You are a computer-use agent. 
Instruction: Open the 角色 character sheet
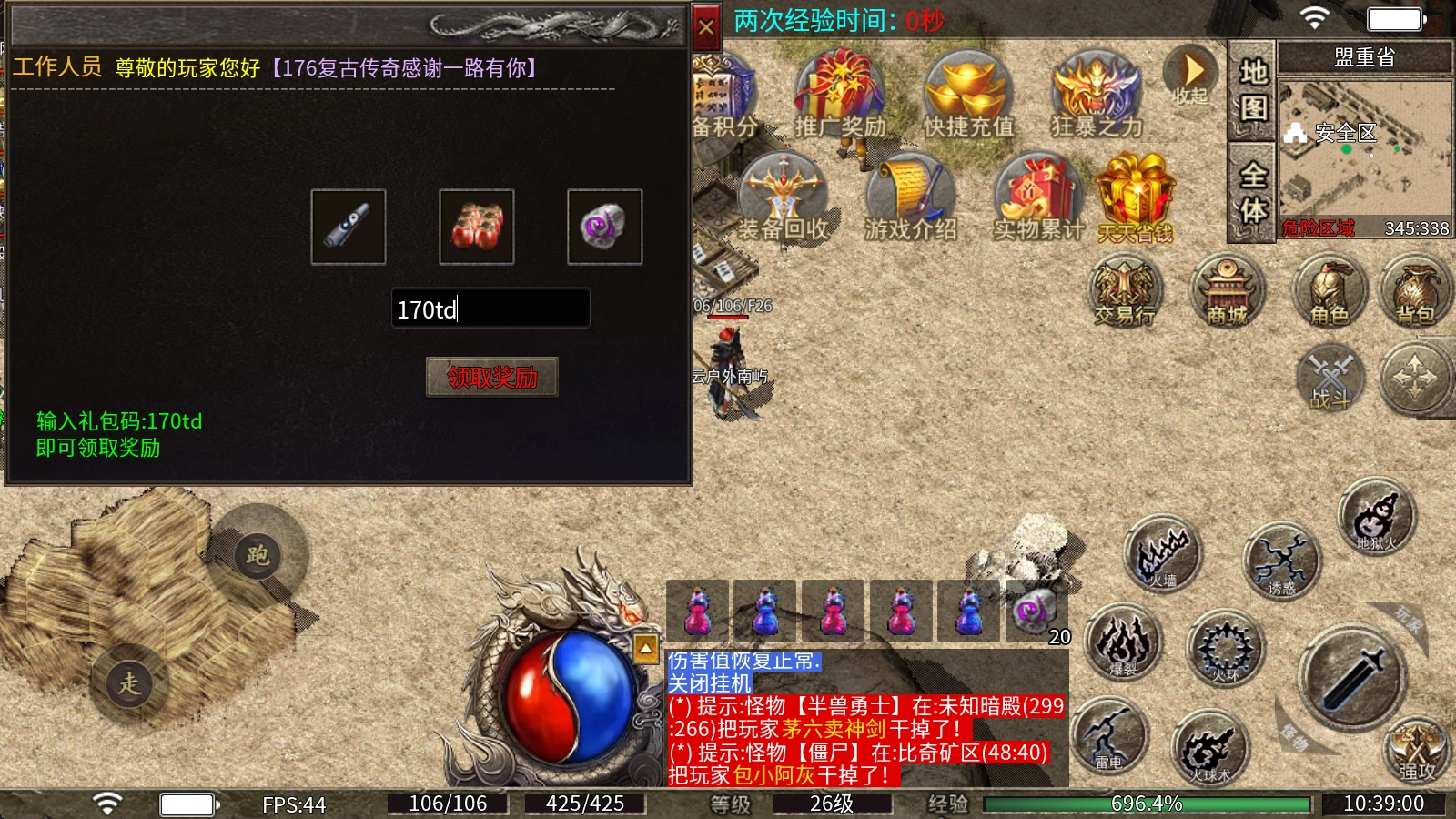pyautogui.click(x=1330, y=291)
